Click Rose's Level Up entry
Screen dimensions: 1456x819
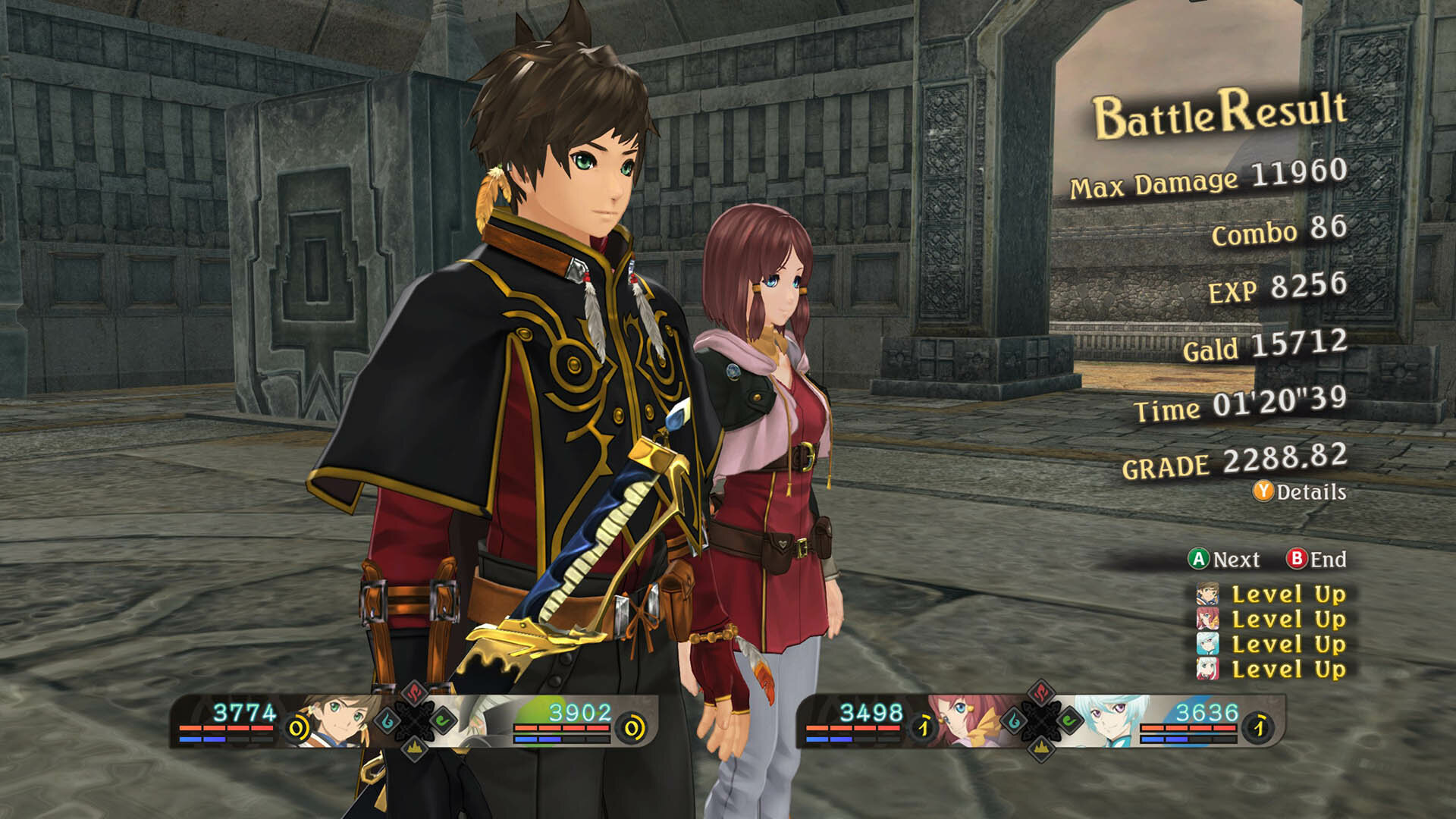(1272, 620)
